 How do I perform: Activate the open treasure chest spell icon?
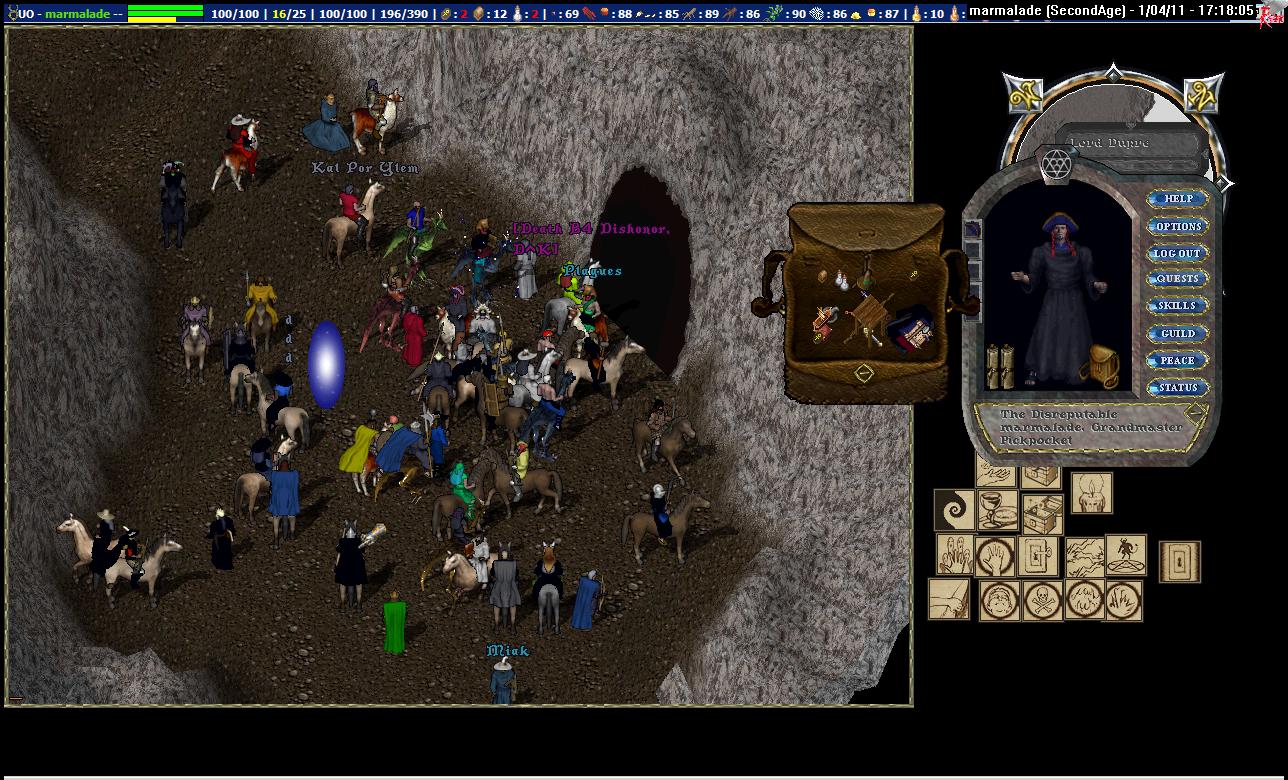[1042, 515]
